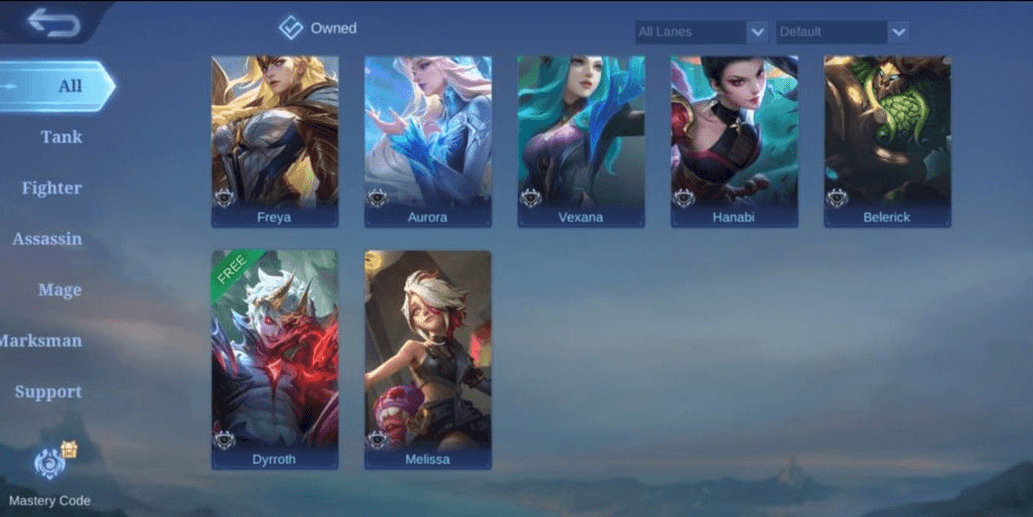This screenshot has width=1033, height=517.
Task: Choose the Support role tab
Action: (48, 392)
